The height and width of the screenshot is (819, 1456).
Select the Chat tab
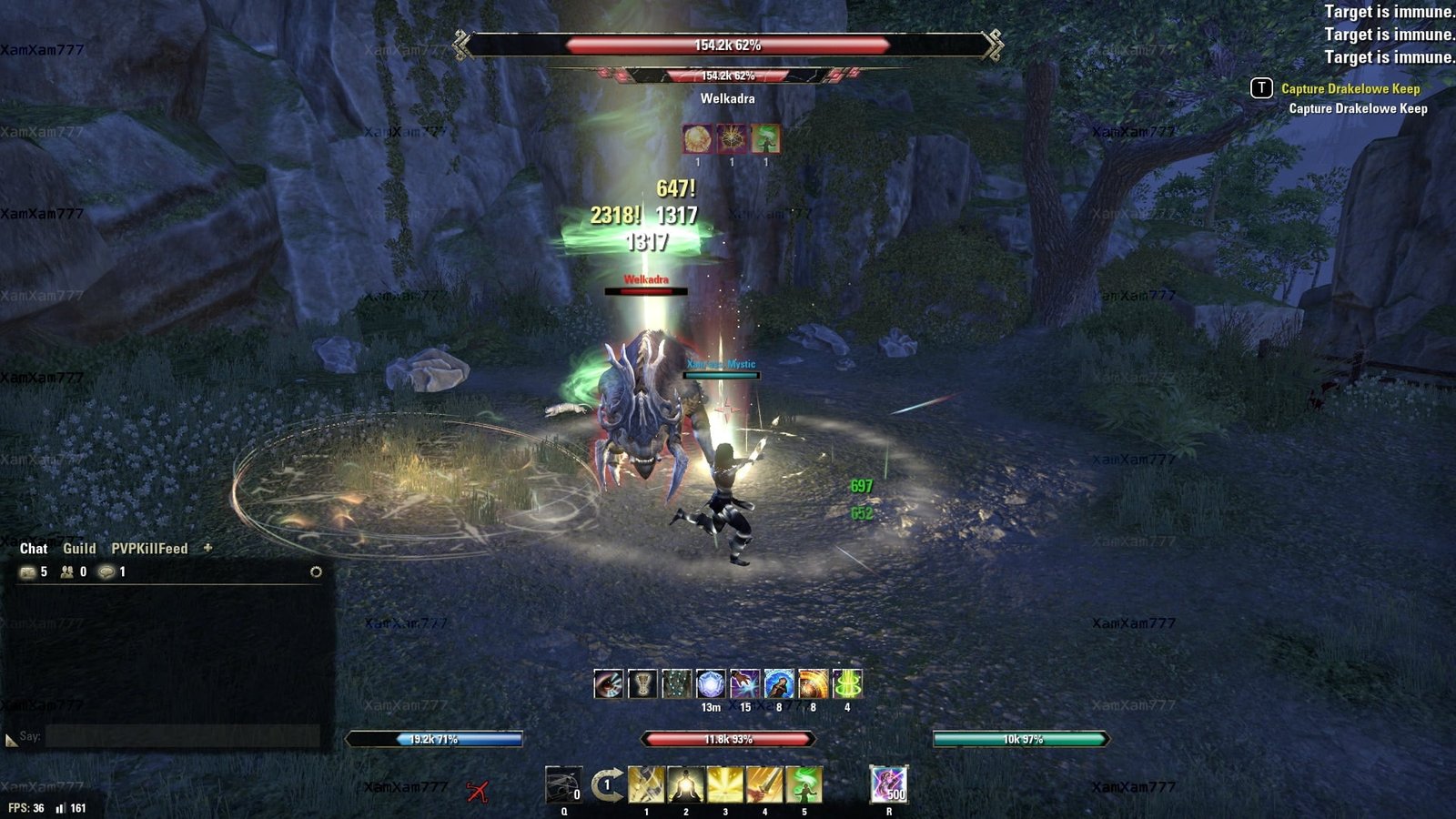pyautogui.click(x=34, y=549)
